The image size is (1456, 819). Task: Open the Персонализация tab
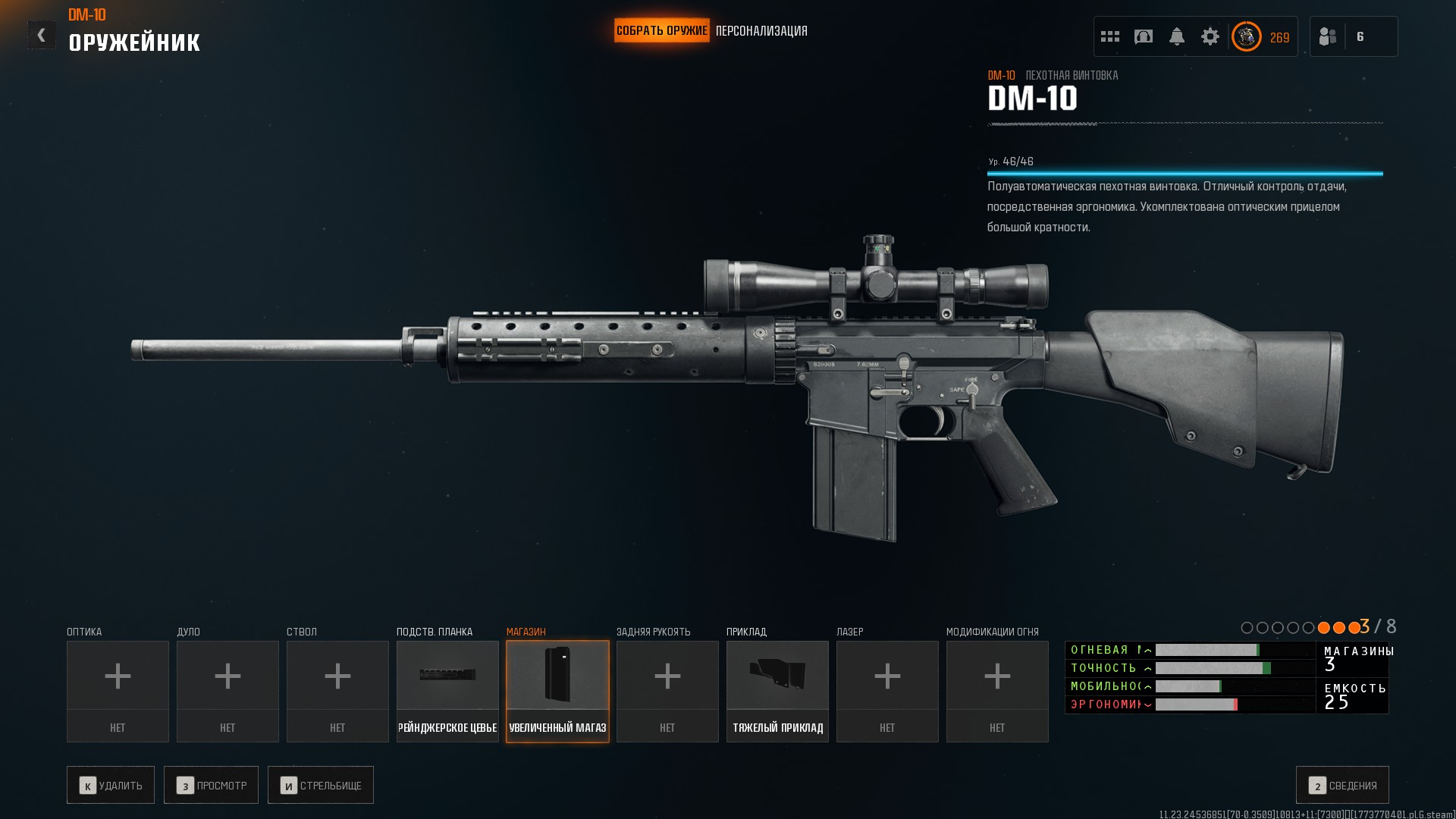tap(761, 31)
